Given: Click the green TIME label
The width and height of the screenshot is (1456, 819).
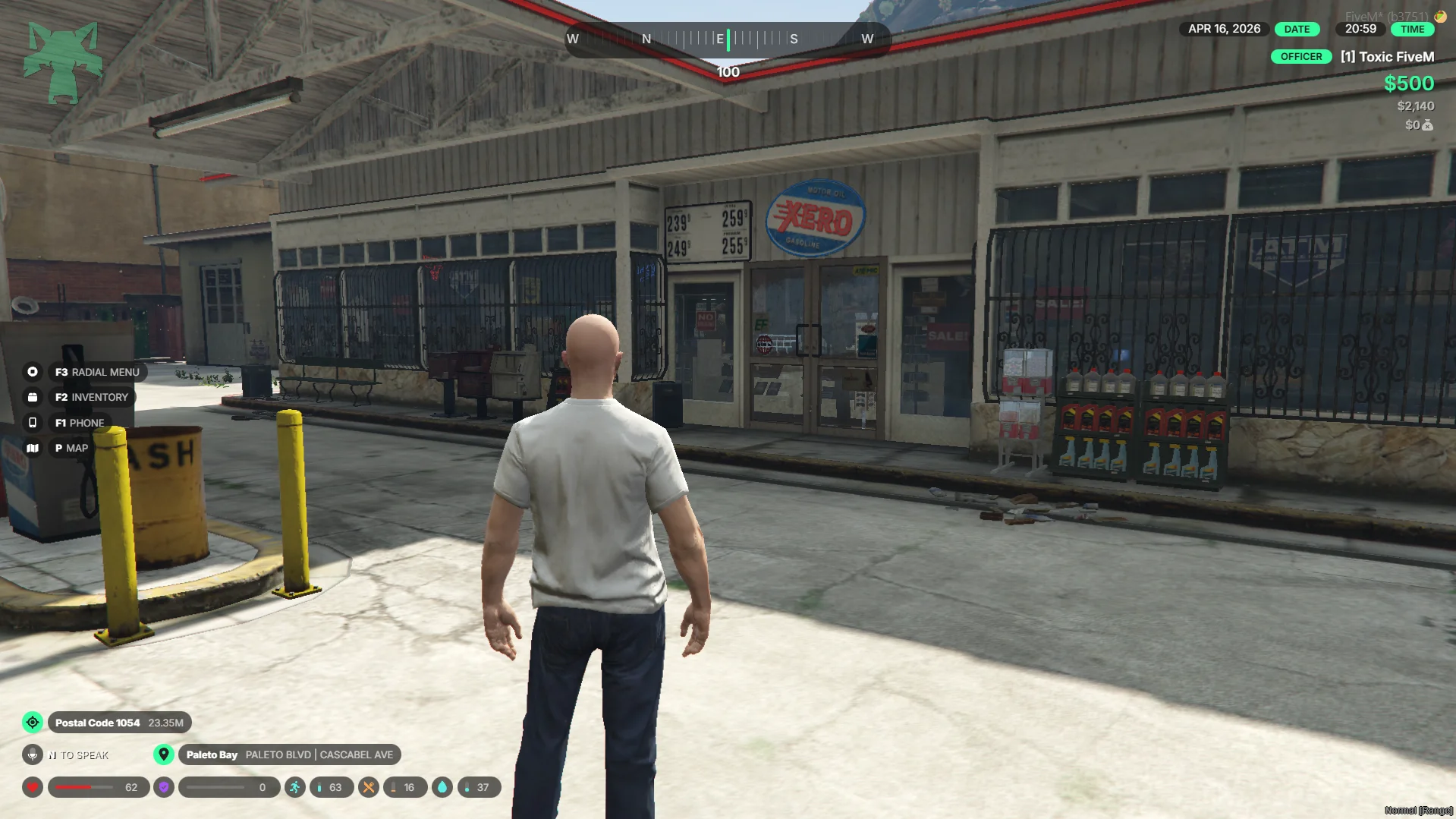Looking at the screenshot, I should pyautogui.click(x=1412, y=29).
